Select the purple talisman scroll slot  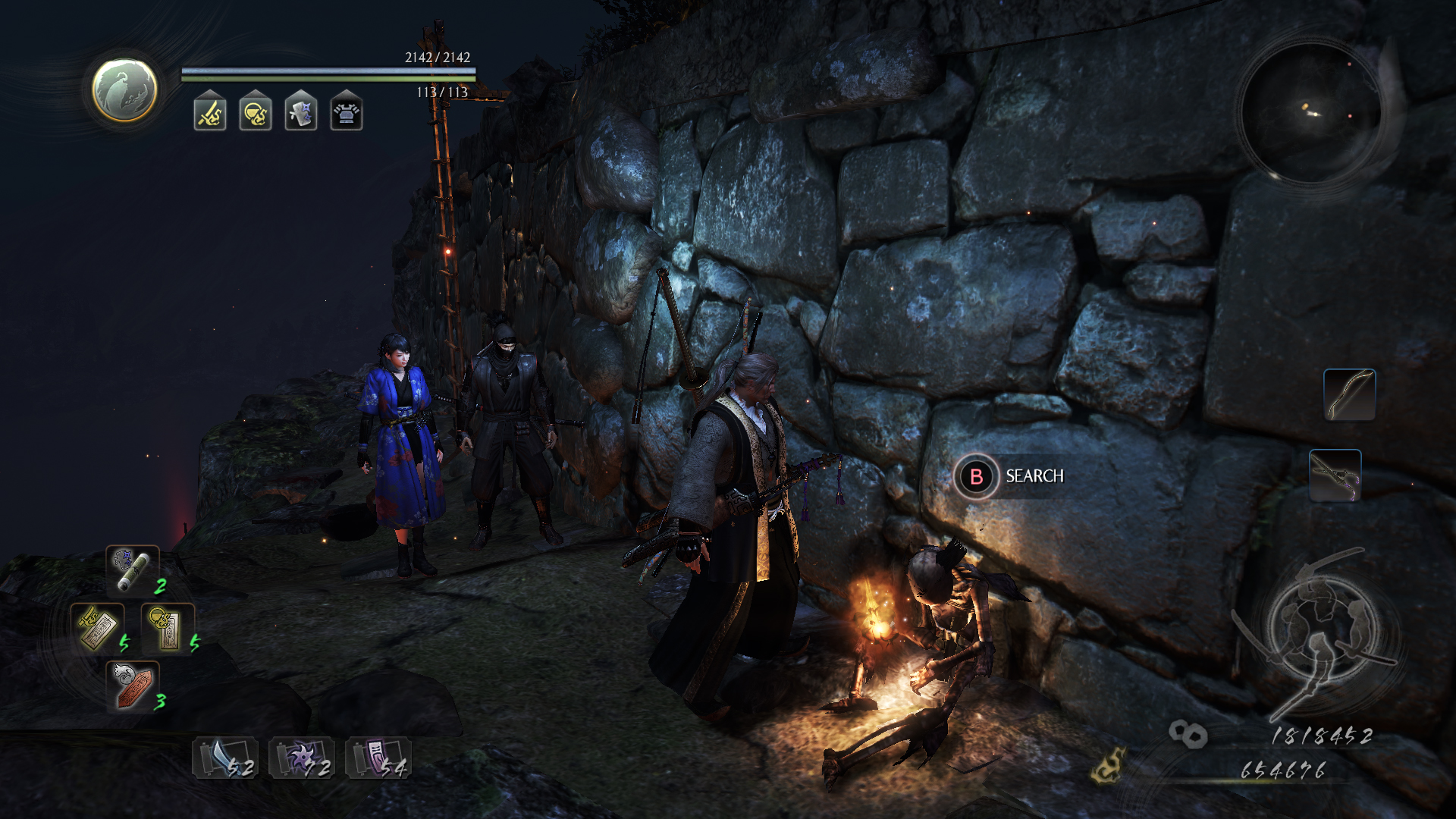click(x=378, y=758)
